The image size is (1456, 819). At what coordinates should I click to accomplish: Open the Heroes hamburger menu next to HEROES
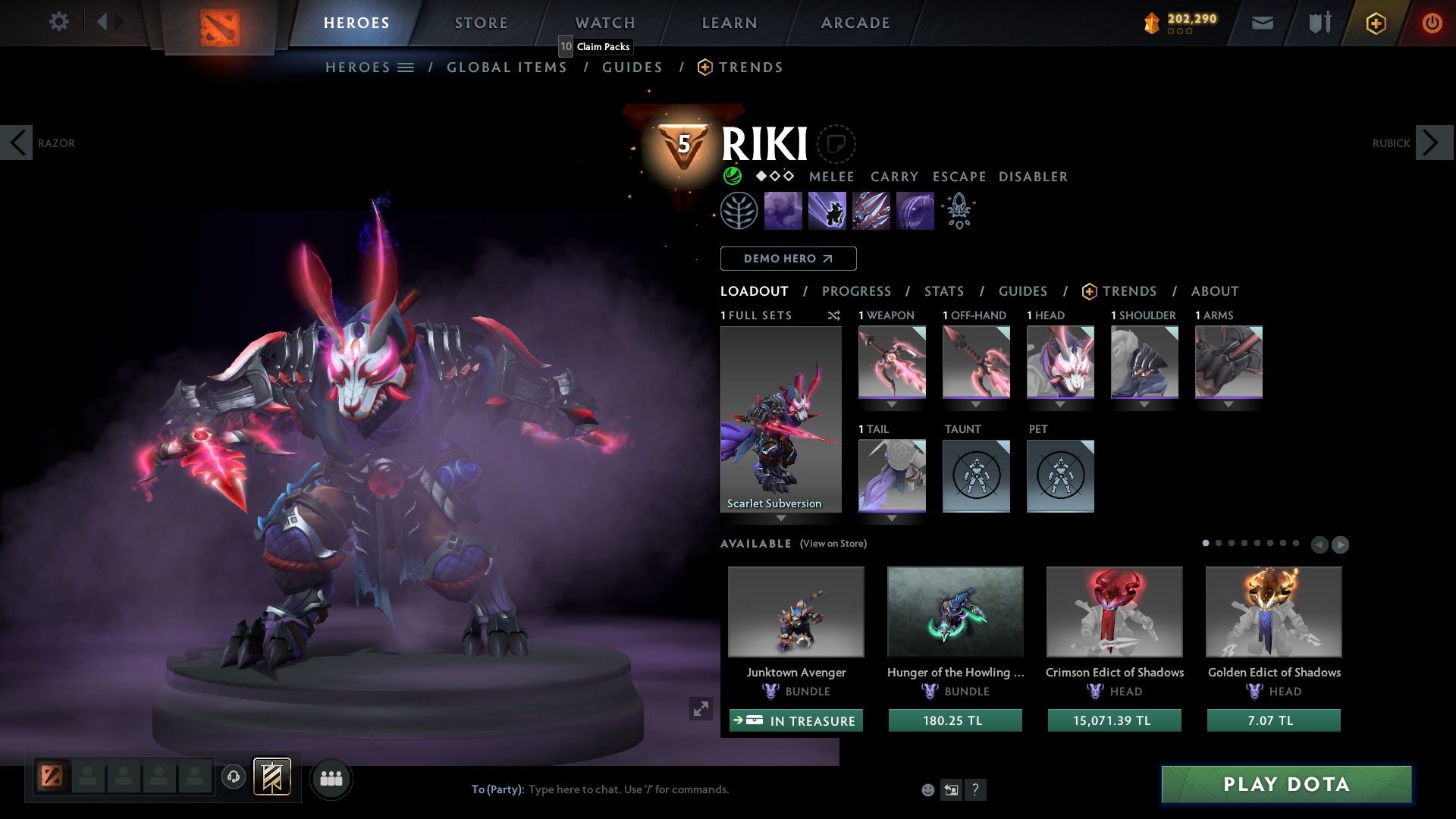(x=406, y=67)
